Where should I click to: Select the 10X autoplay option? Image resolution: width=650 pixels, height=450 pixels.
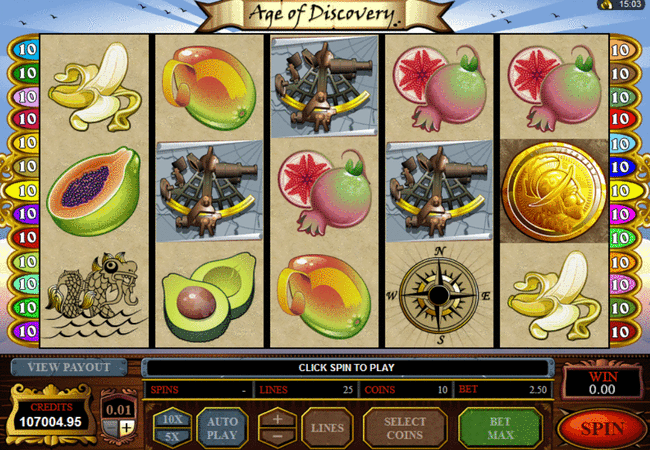pyautogui.click(x=171, y=419)
